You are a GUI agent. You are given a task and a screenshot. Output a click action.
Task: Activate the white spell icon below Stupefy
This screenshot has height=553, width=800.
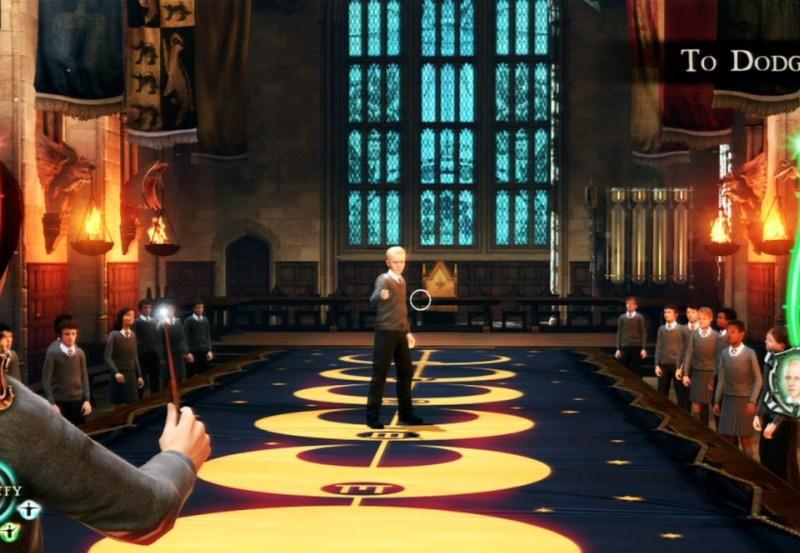tap(29, 509)
